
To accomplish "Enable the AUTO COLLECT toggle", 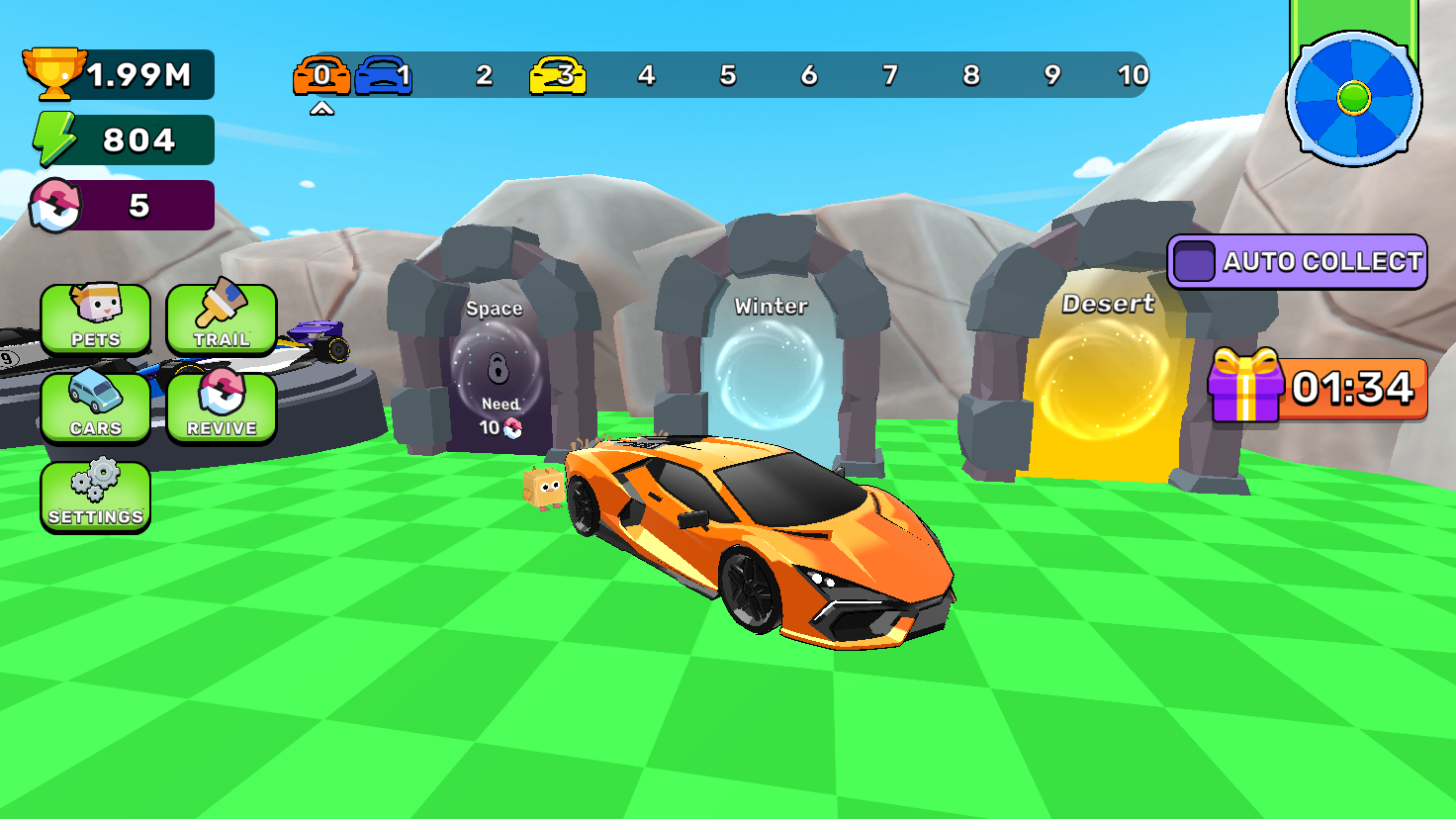I will pyautogui.click(x=1197, y=262).
